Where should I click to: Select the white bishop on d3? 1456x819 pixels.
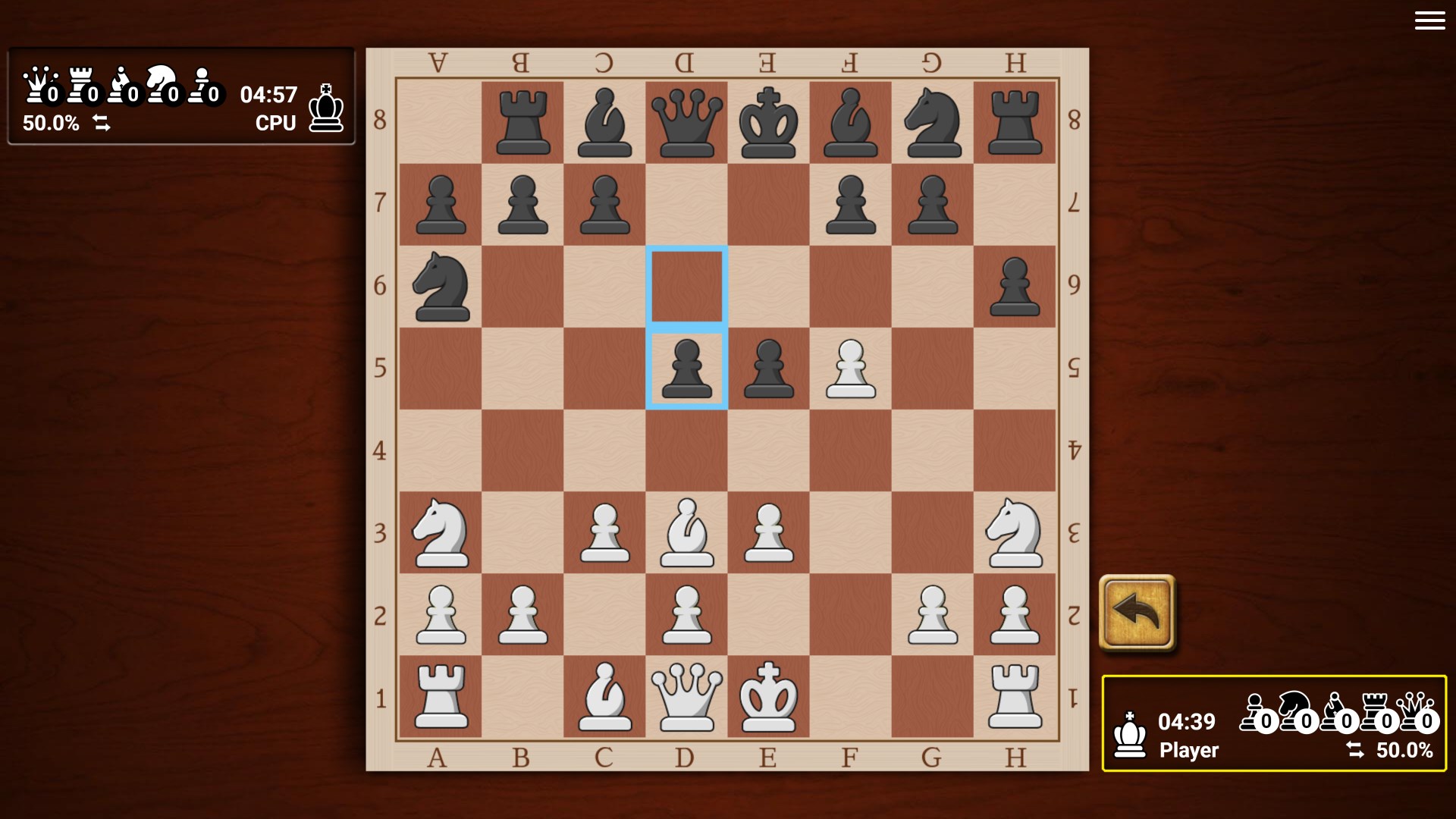pos(686,531)
